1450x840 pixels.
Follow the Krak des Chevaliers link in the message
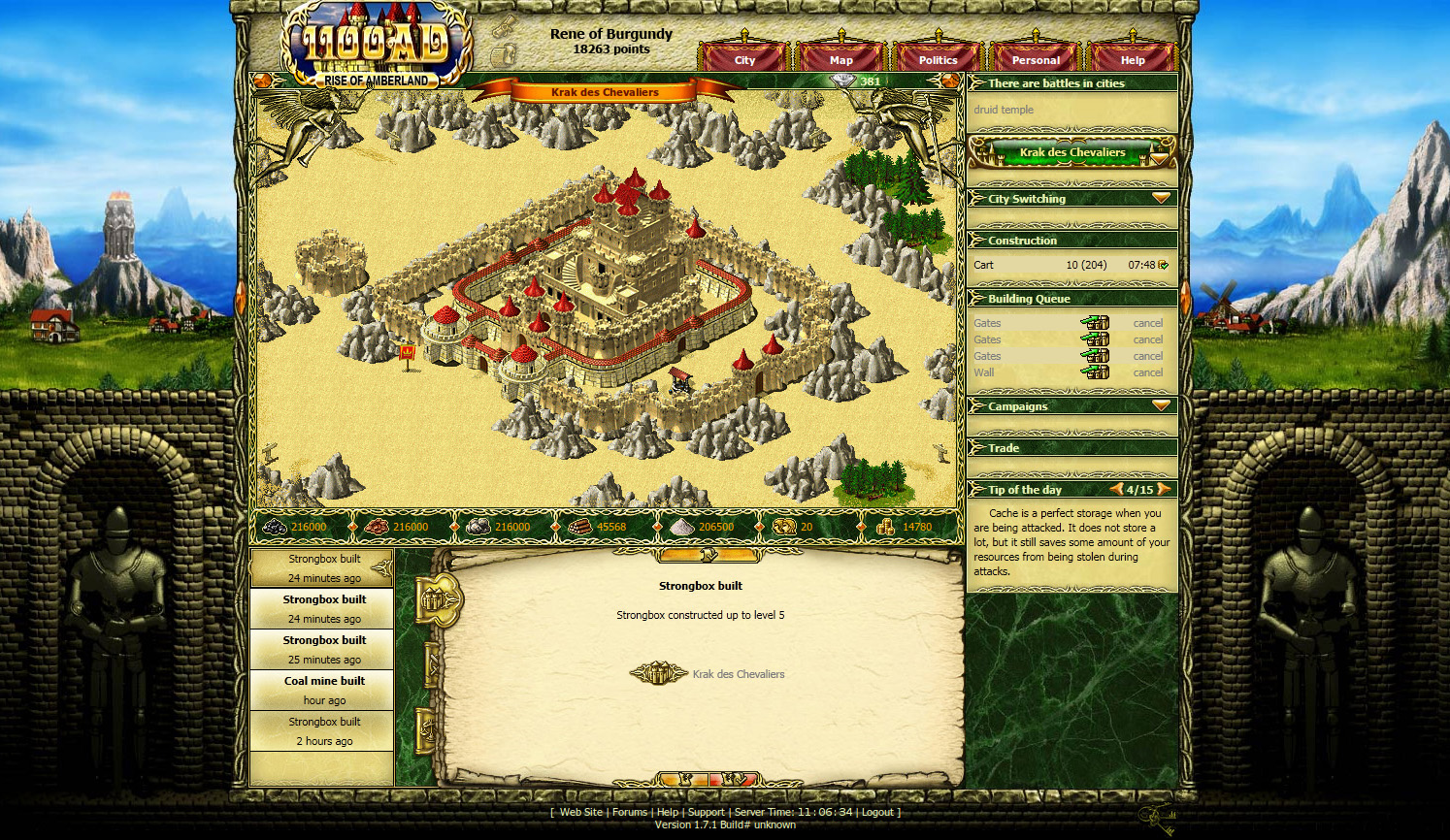coord(738,674)
